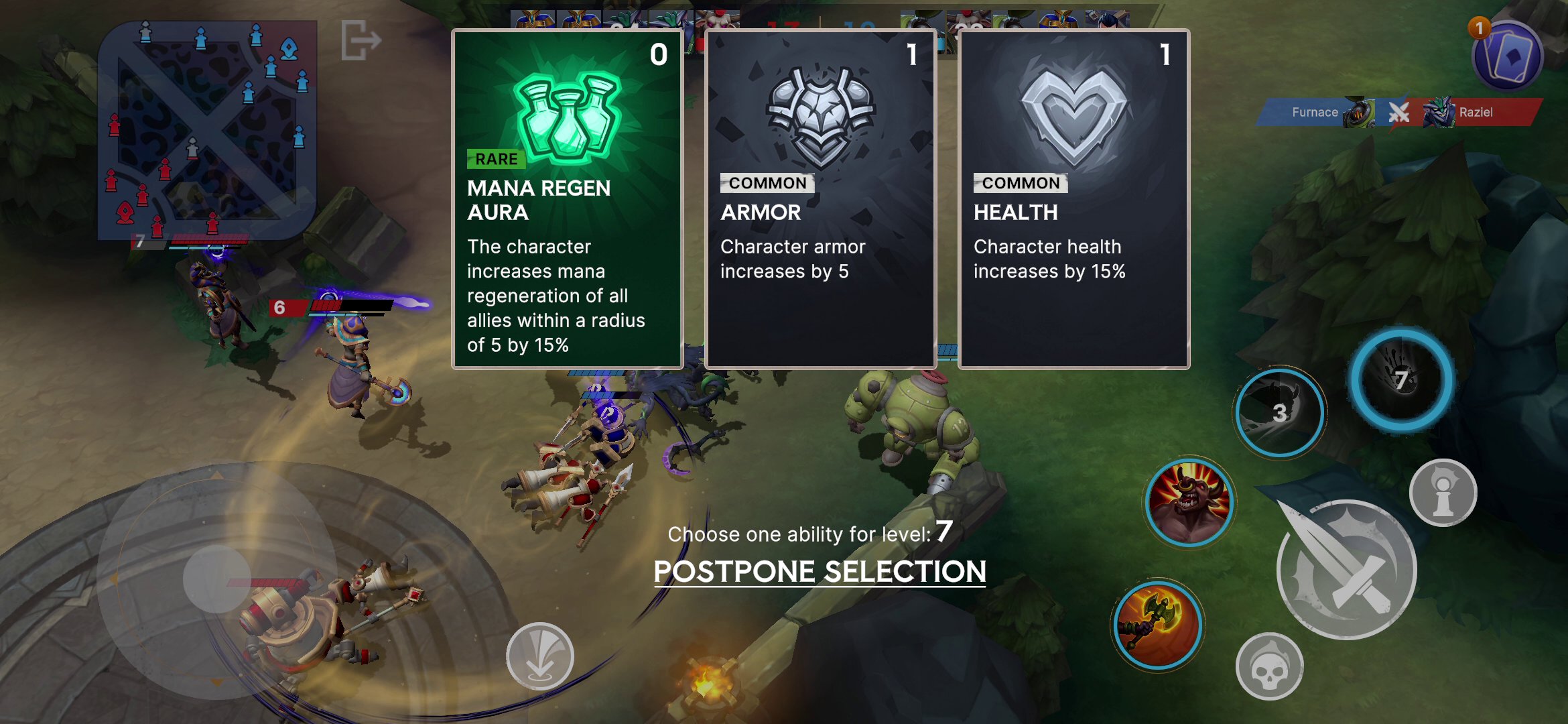Tap the sword basic attack button

point(1346,570)
